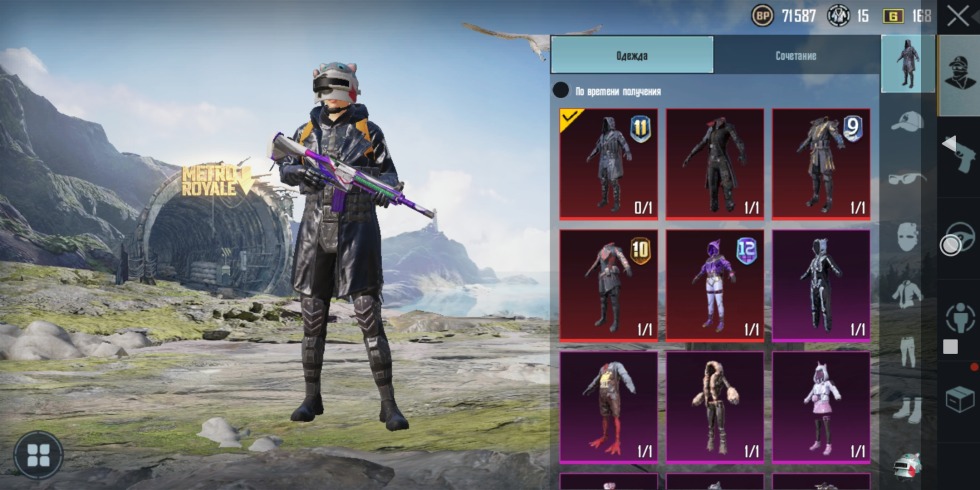Select the chicken-legs costume outfit
Viewport: 980px width, 490px height.
point(609,405)
